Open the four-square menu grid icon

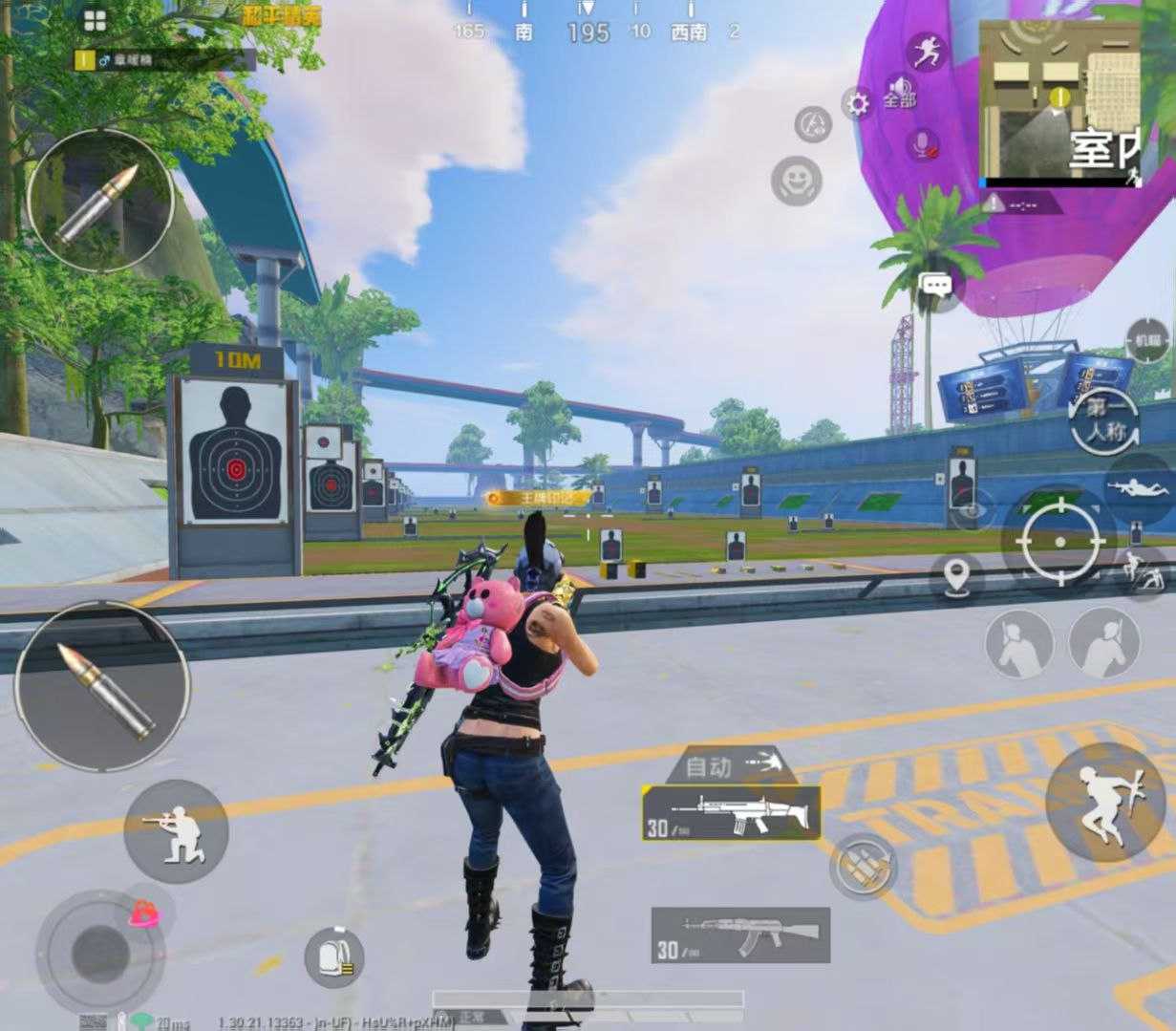[95, 20]
